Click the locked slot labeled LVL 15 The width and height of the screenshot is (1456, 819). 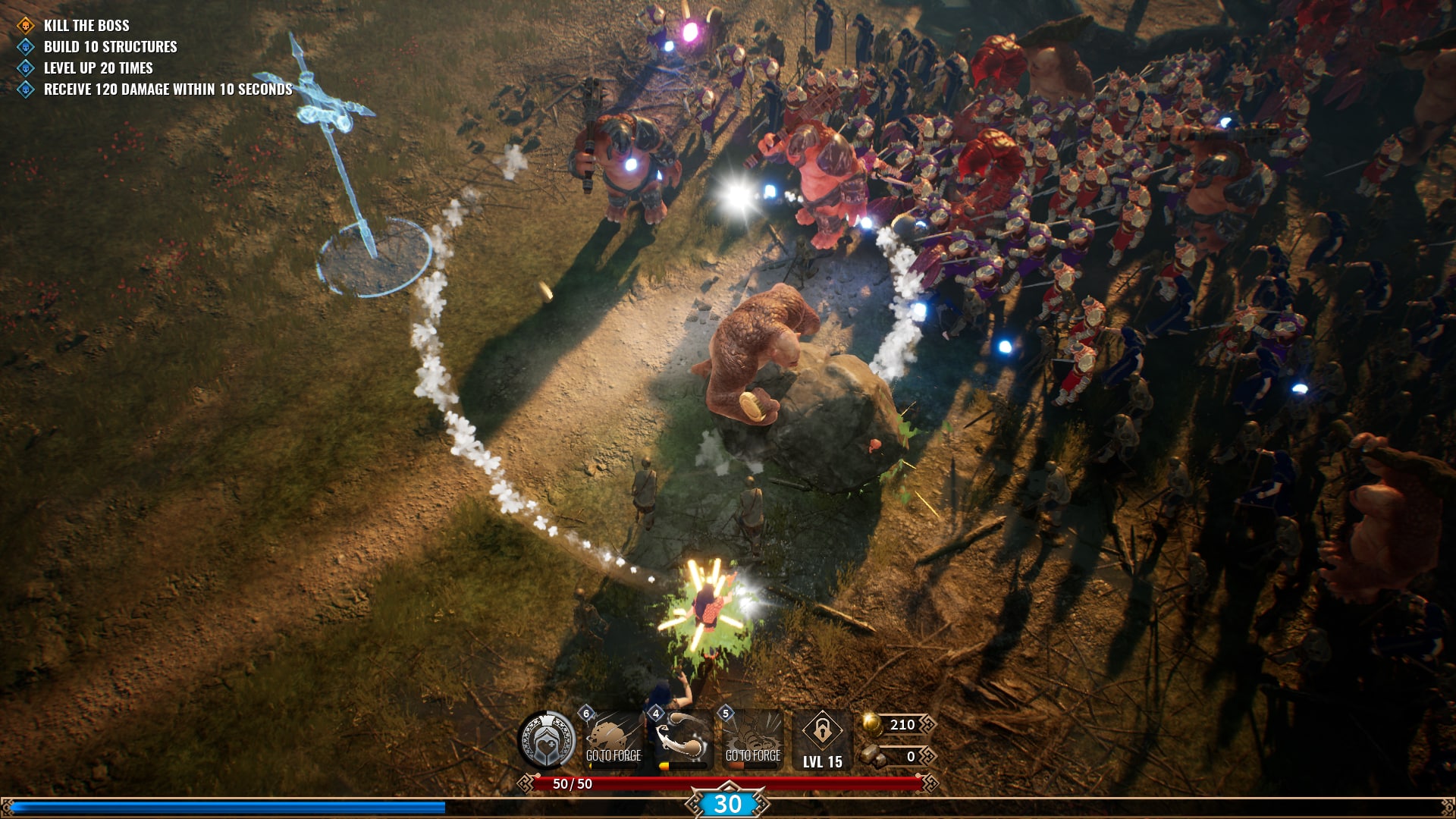point(822,741)
